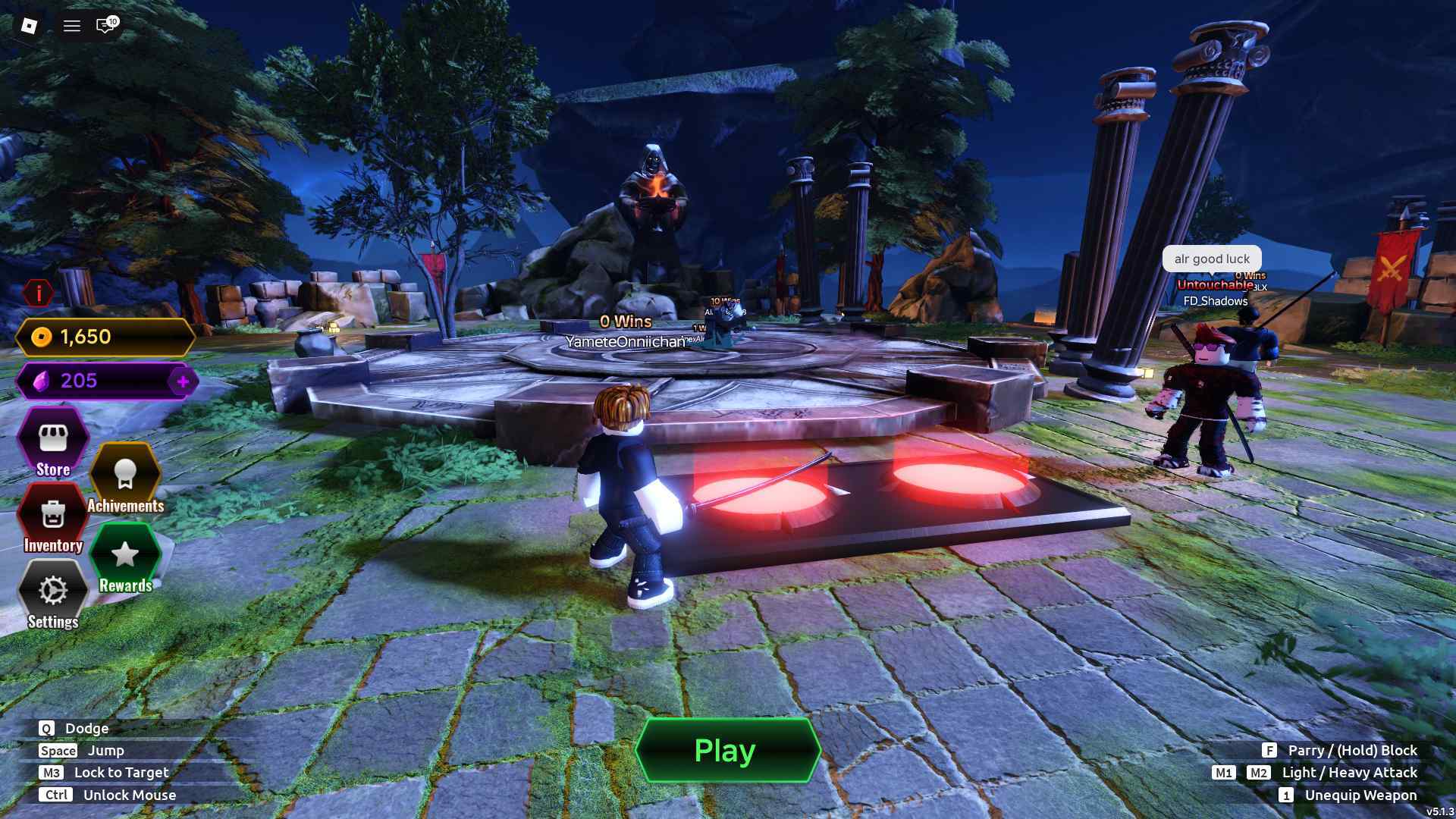Open the Roblox hamburger menu
This screenshot has width=1456, height=819.
pyautogui.click(x=71, y=25)
